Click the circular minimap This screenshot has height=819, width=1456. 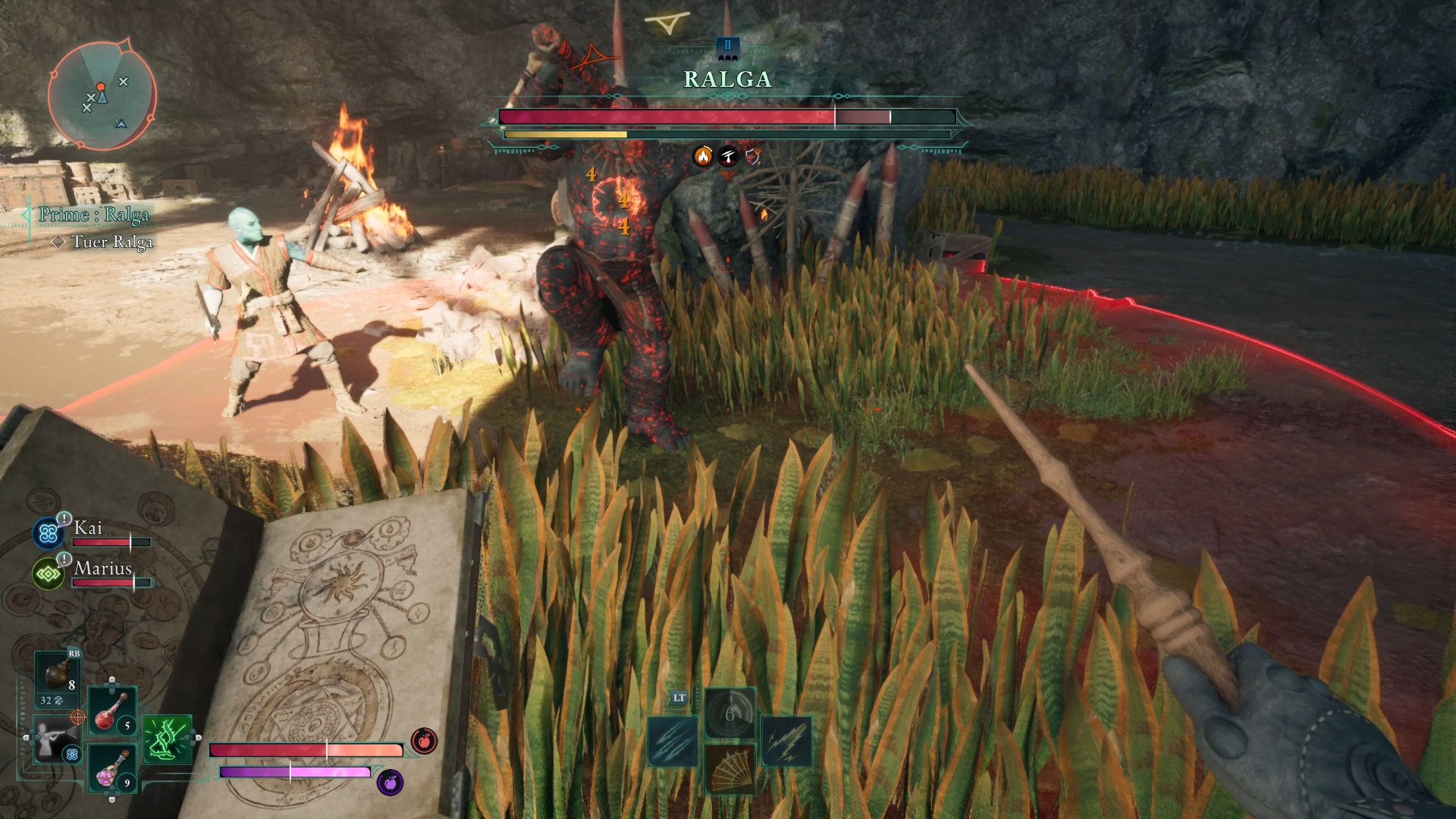click(102, 95)
